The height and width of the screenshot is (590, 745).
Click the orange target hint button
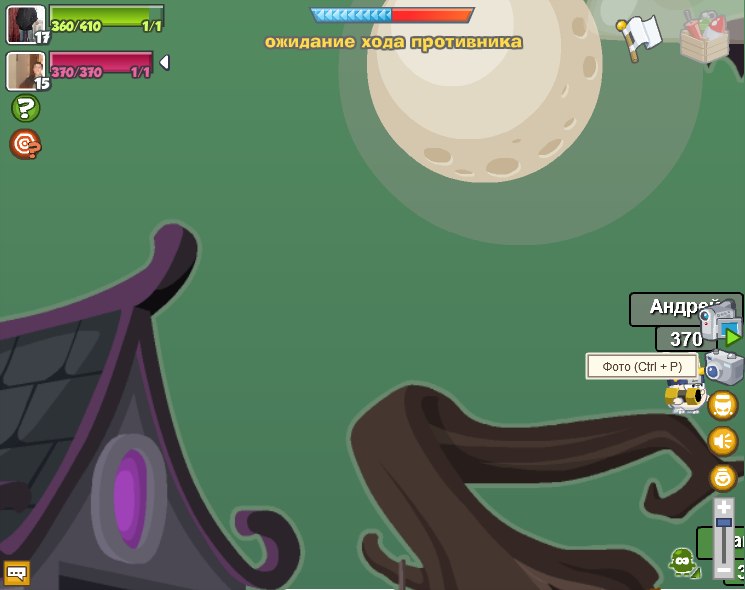(25, 145)
